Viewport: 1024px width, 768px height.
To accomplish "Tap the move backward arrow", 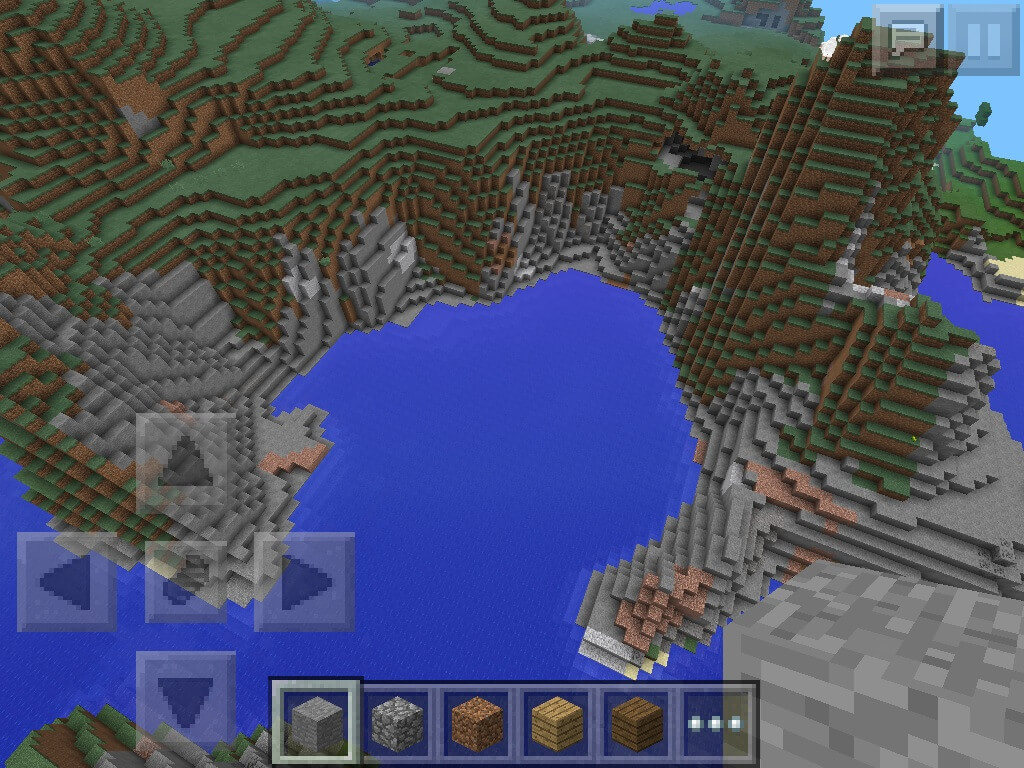I will point(186,700).
